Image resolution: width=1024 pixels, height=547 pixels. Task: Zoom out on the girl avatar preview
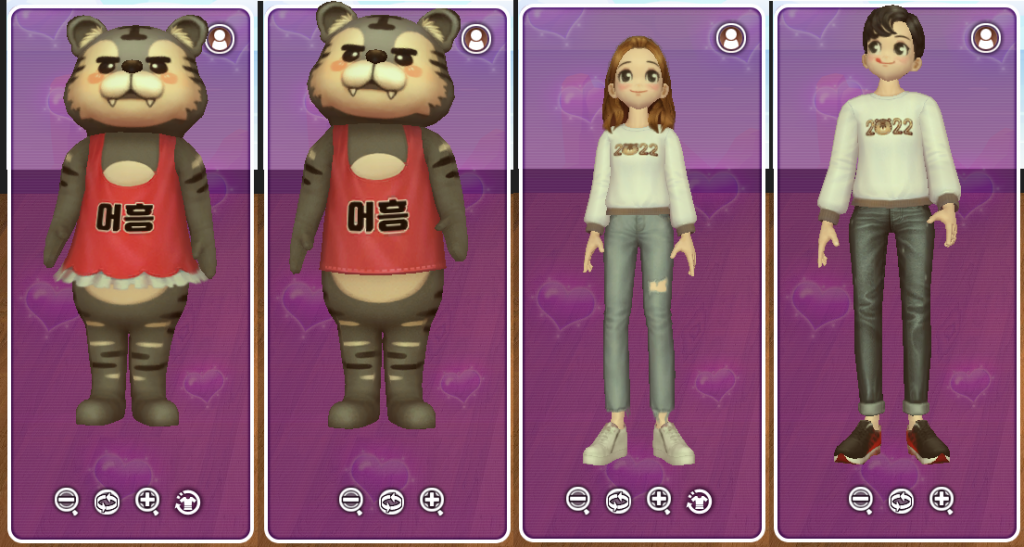point(578,499)
